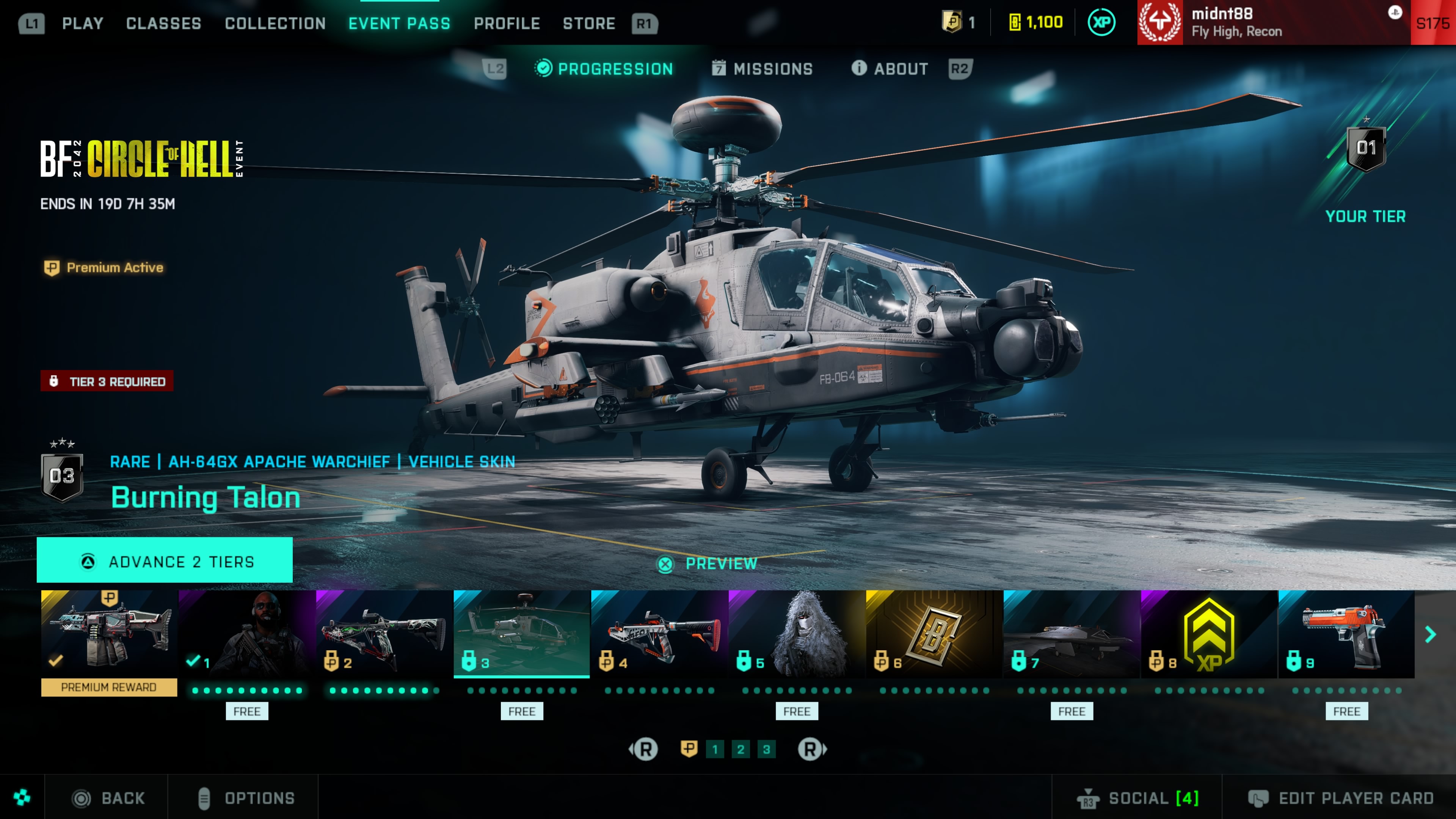Open the Collection tab
The image size is (1456, 819).
tap(275, 23)
